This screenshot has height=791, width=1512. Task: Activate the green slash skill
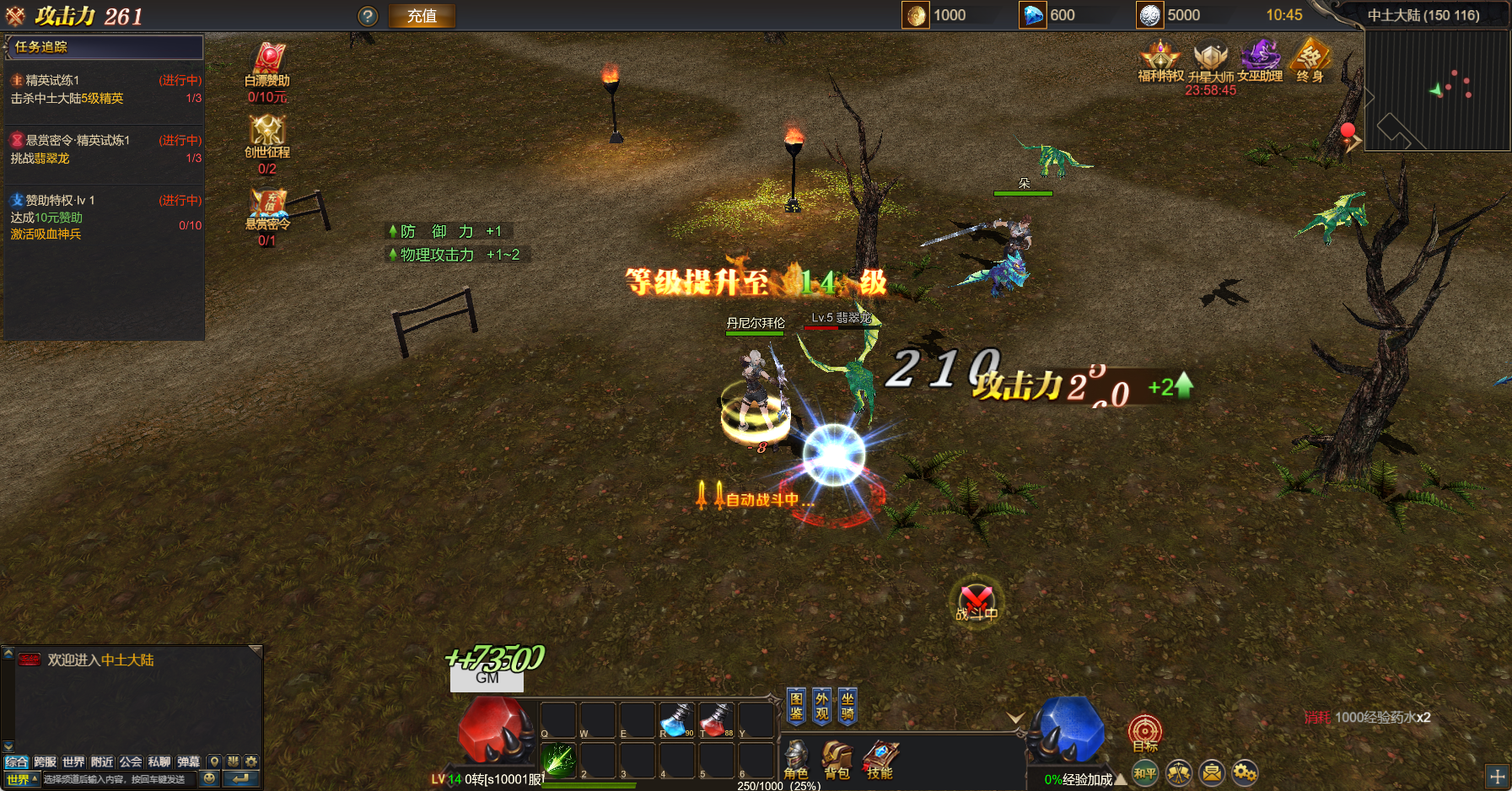click(x=558, y=759)
